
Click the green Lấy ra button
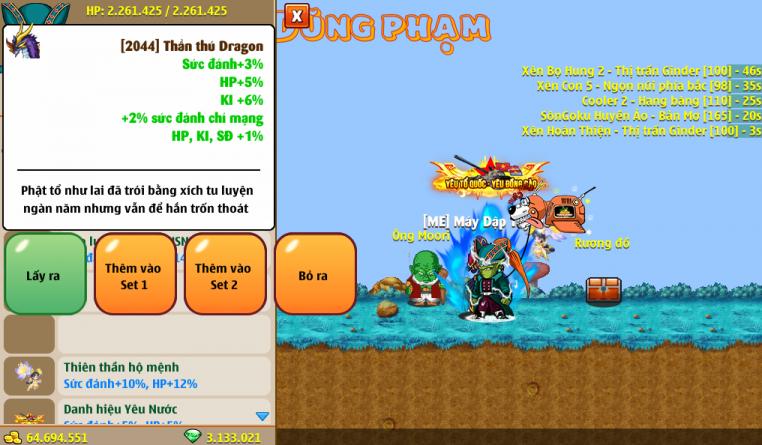tap(44, 275)
